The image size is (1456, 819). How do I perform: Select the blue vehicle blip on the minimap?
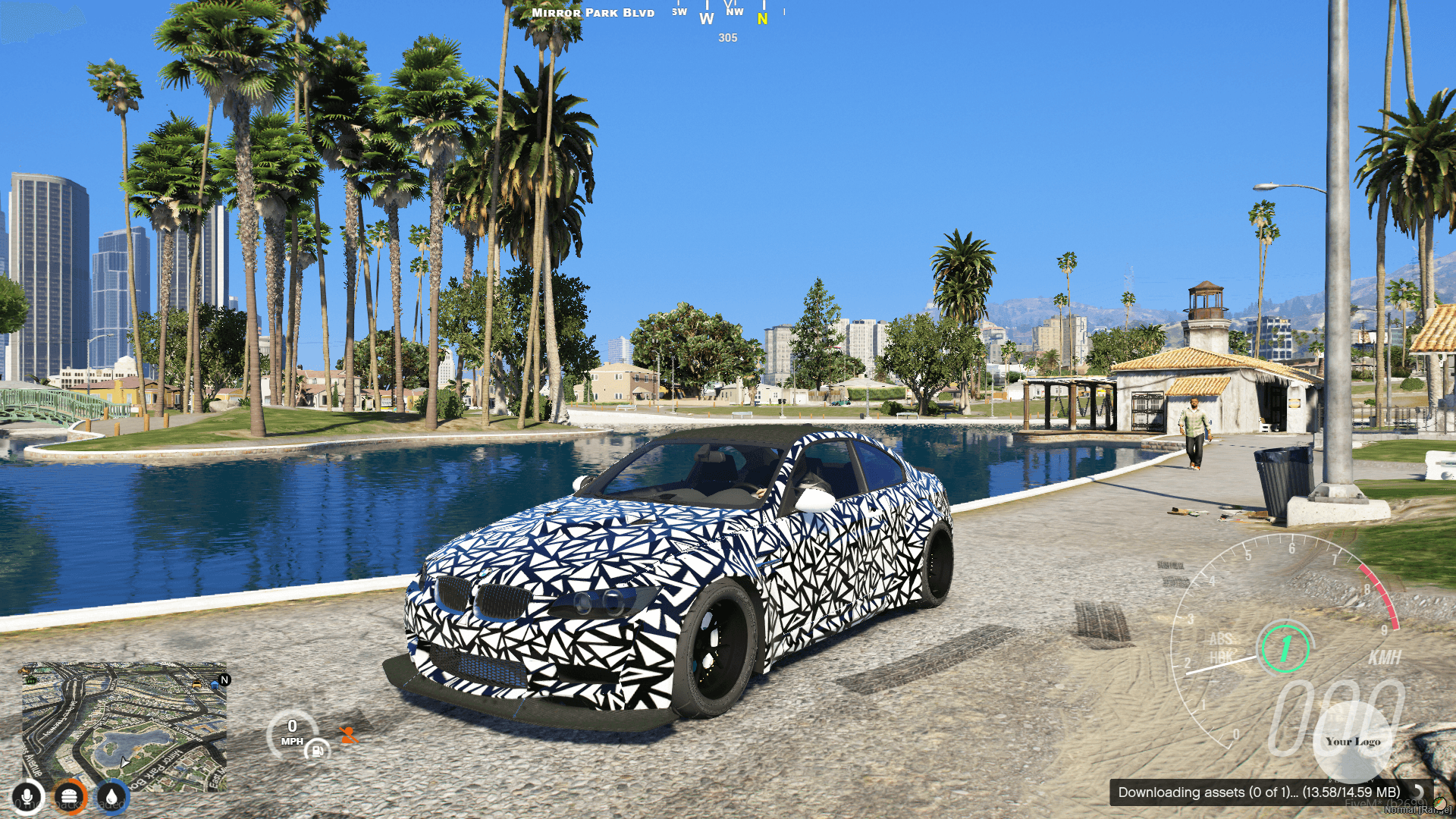pos(214,685)
